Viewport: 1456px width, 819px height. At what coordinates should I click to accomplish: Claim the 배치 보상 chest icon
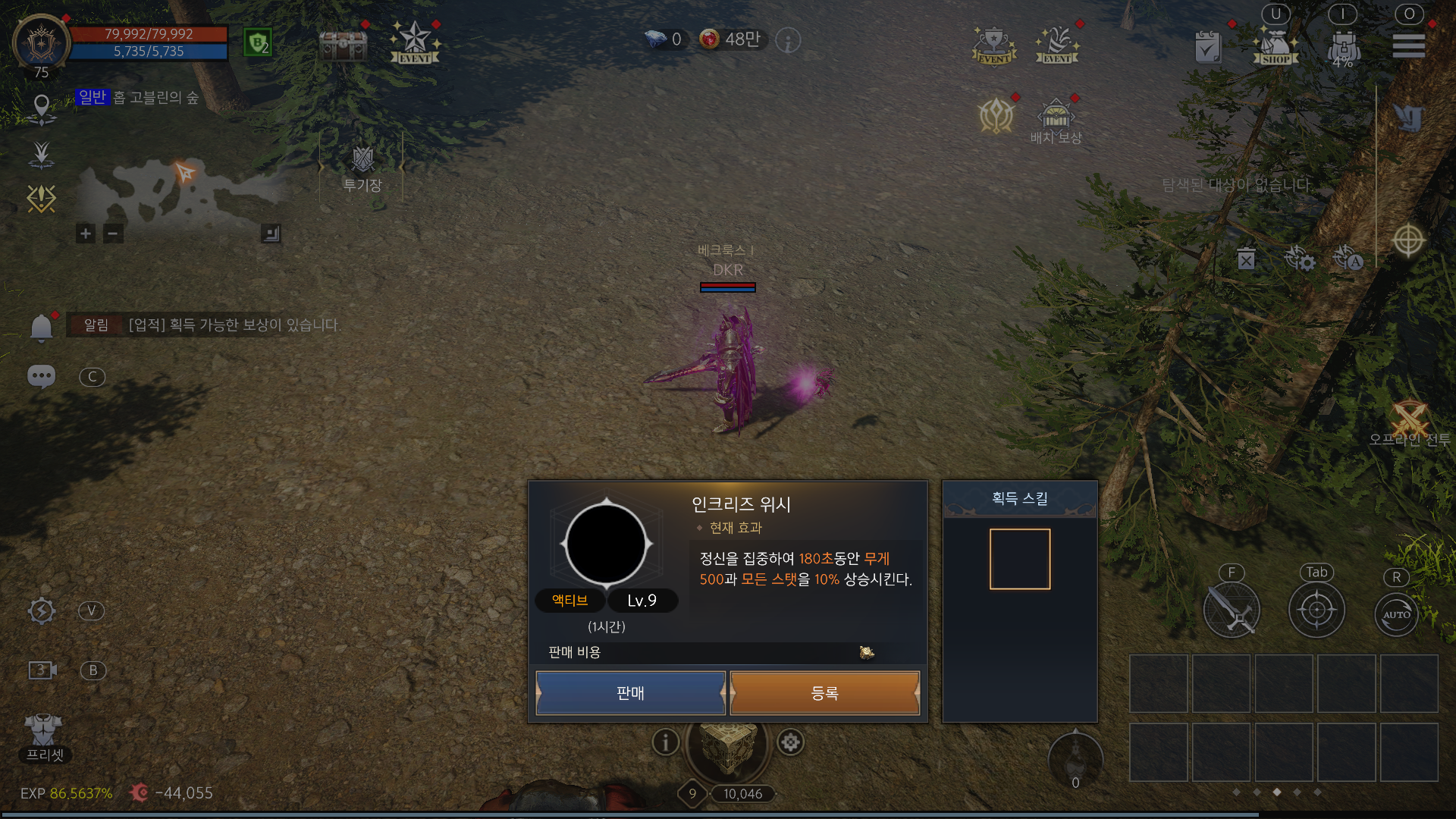point(1056,118)
